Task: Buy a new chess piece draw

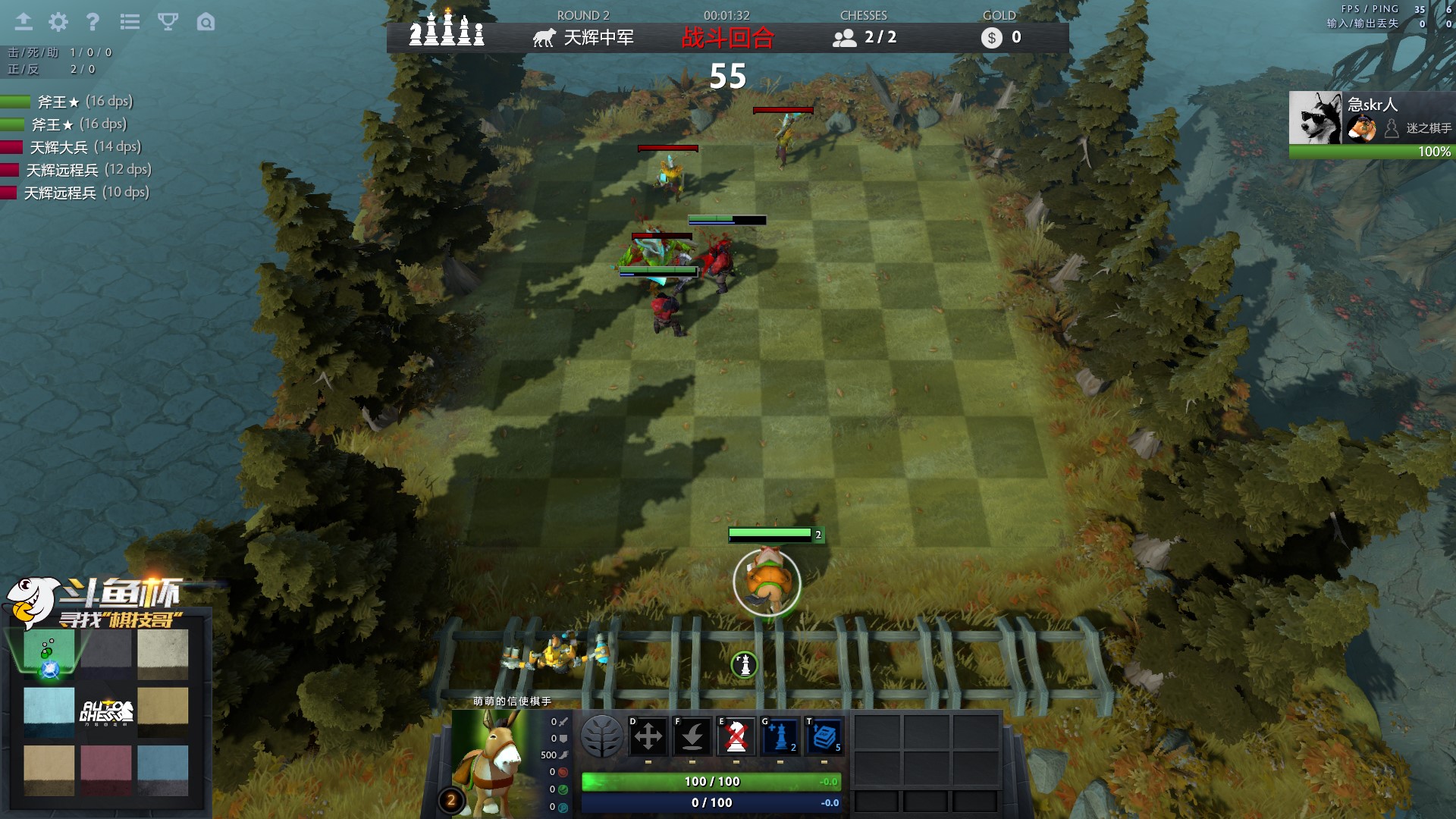Action: 780,736
